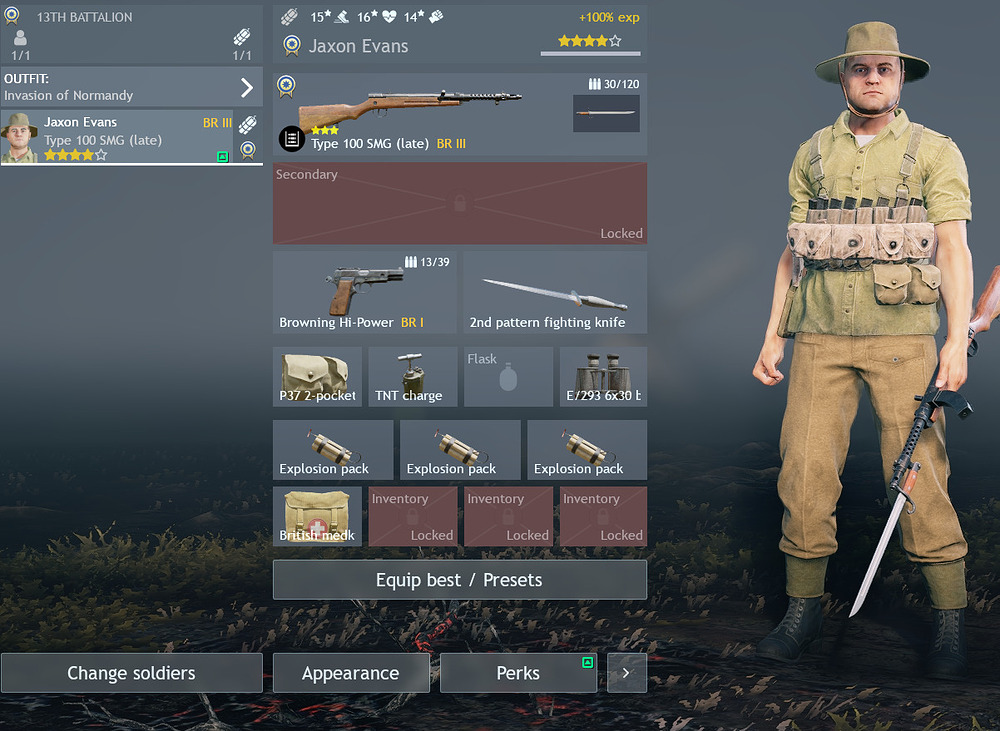Open the weapon details list icon
The image size is (1000, 731).
291,139
